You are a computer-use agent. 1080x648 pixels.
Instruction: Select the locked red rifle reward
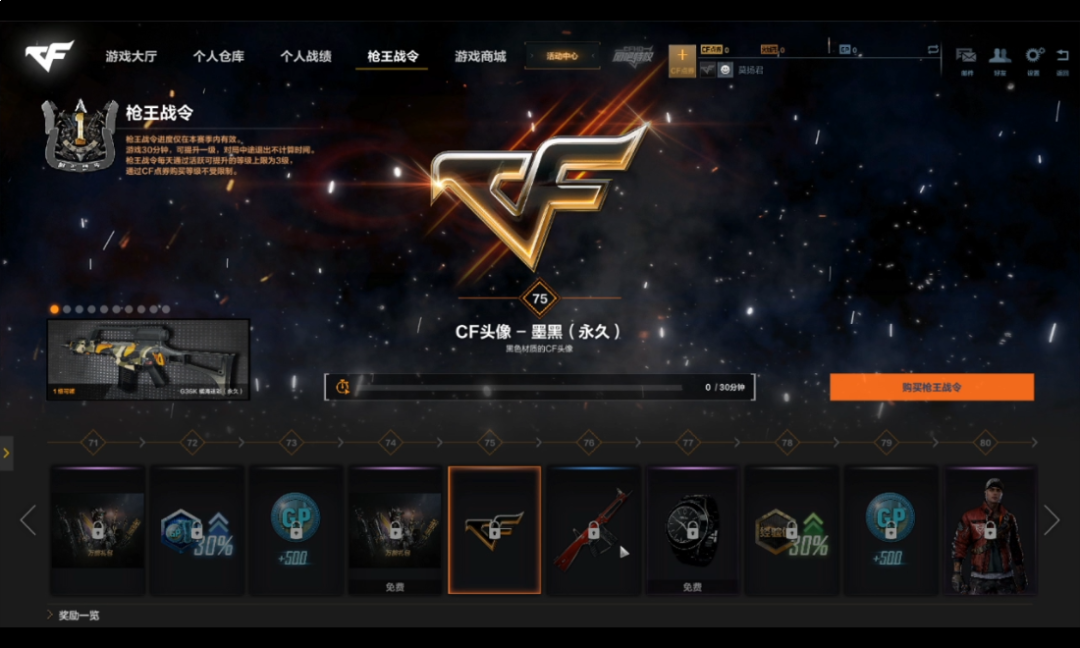tap(593, 529)
